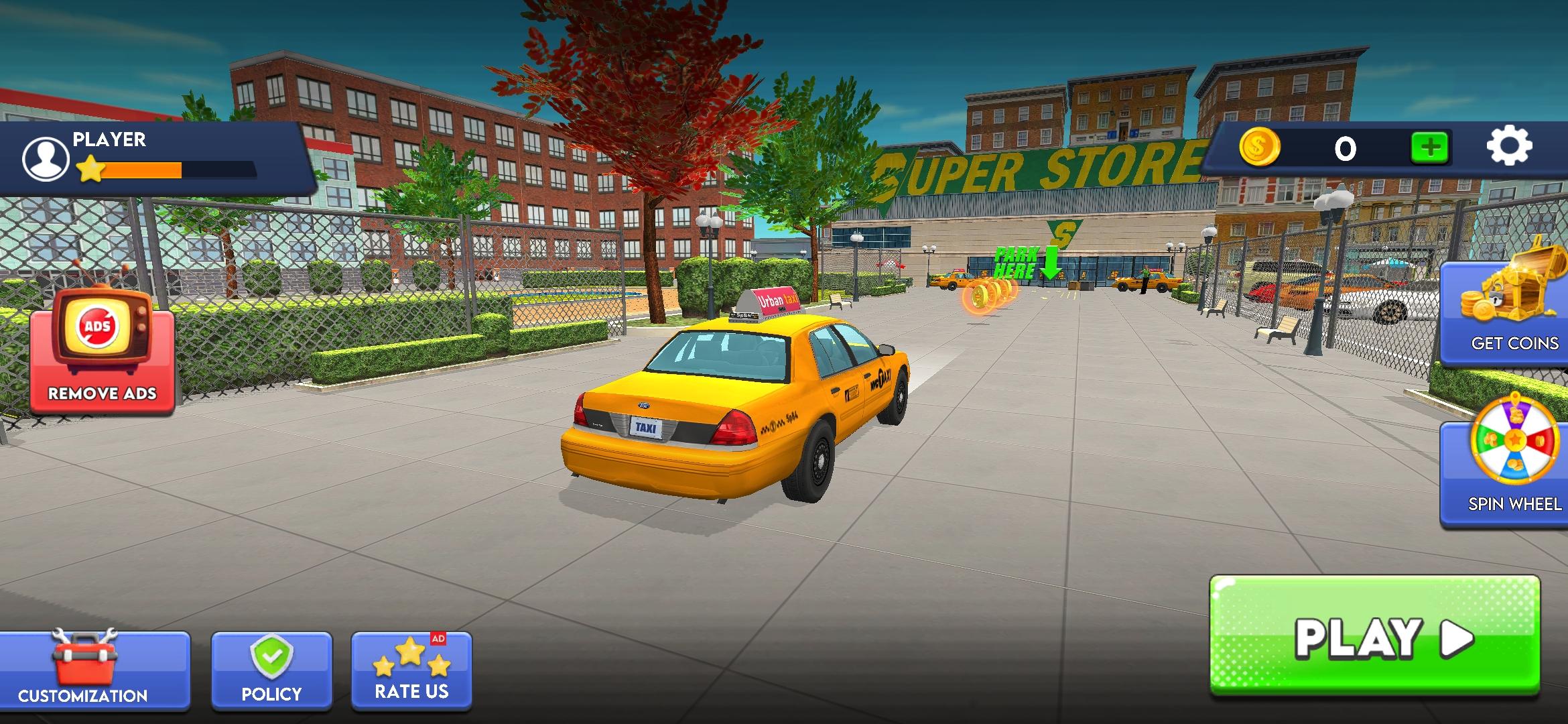Viewport: 1568px width, 724px height.
Task: Open settings via the gear icon
Action: click(1509, 146)
